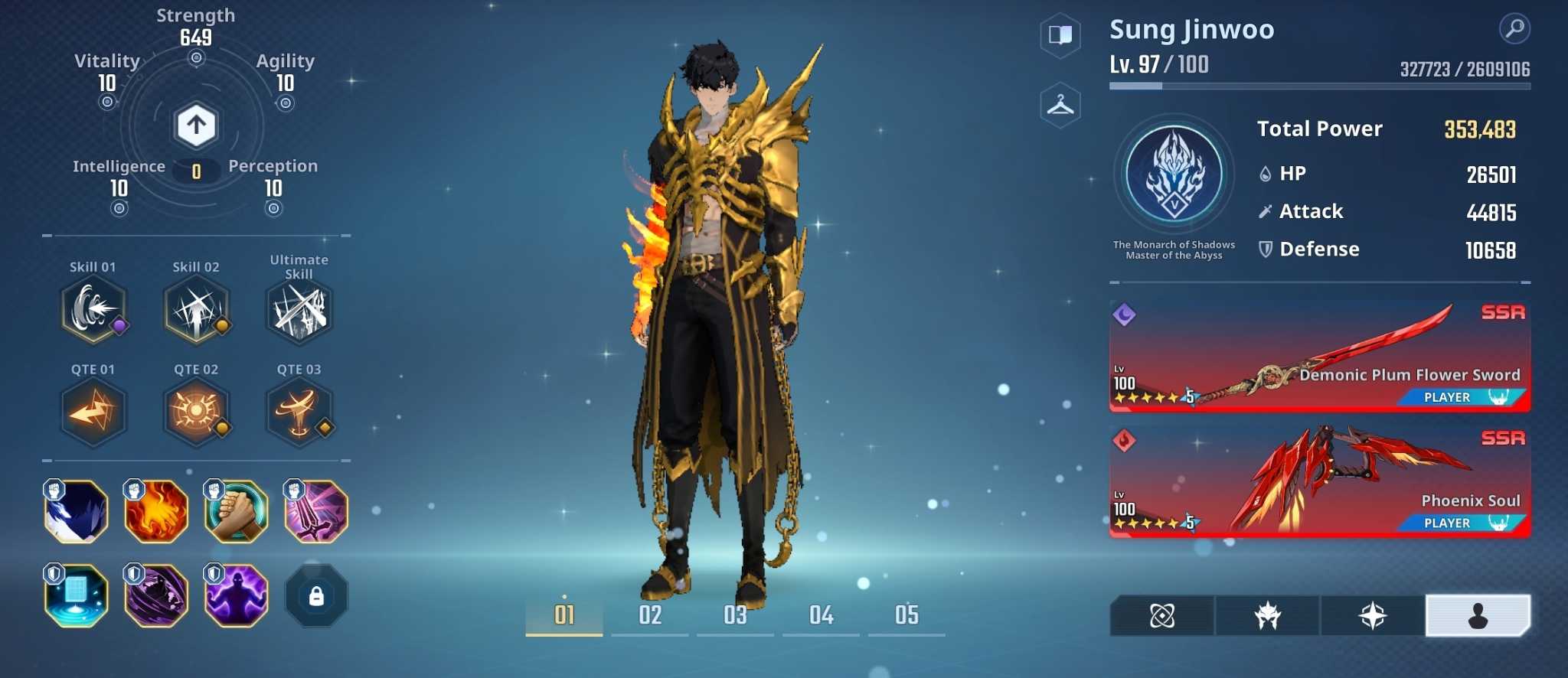This screenshot has height=678, width=1568.
Task: Open the handshake blessing stone icon
Action: click(236, 511)
